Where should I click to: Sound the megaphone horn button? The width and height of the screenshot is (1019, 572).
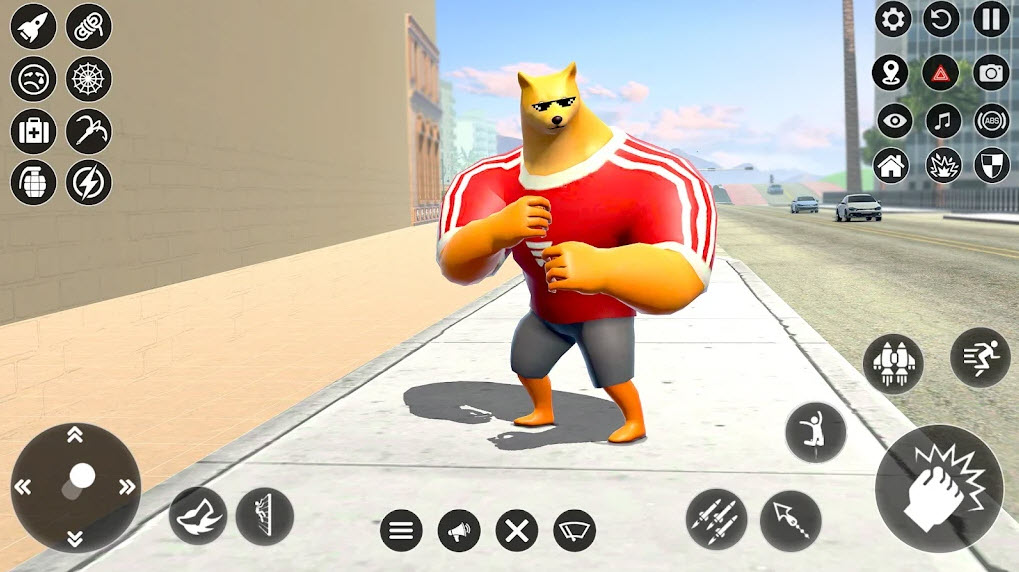(459, 530)
